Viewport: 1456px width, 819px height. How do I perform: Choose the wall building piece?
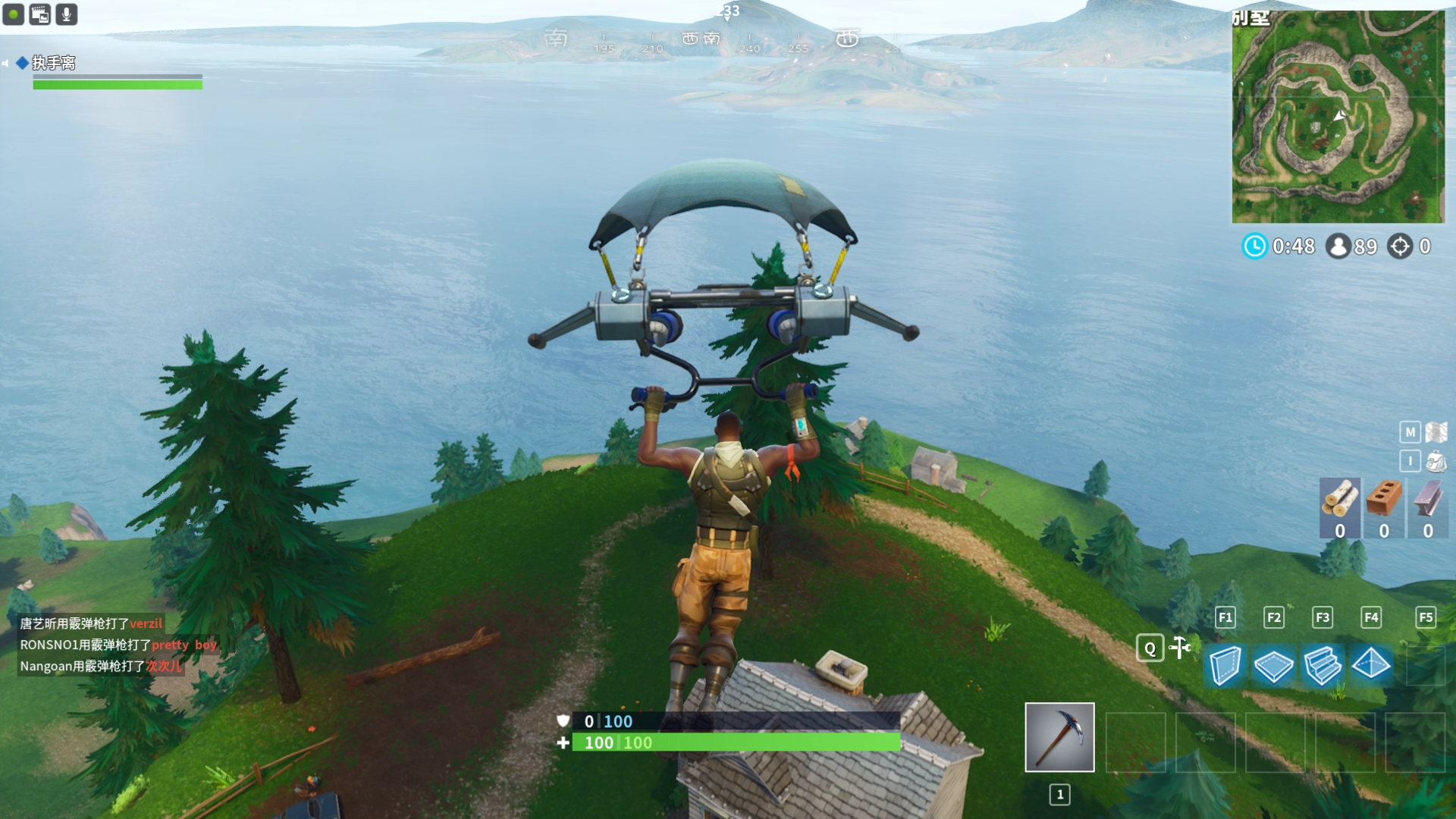click(x=1225, y=665)
